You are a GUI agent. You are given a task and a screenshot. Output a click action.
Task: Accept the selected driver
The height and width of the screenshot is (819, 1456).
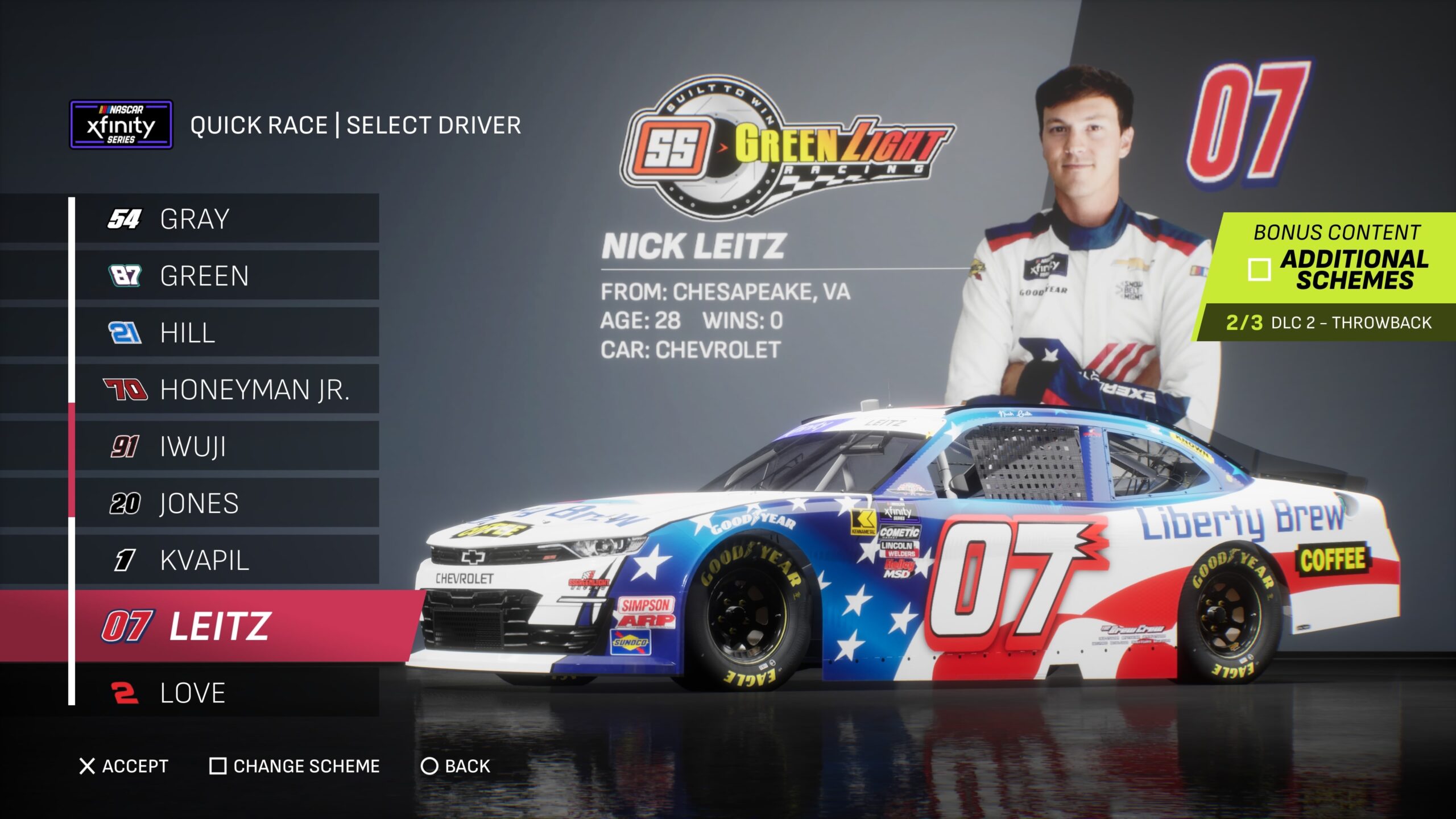tap(124, 766)
